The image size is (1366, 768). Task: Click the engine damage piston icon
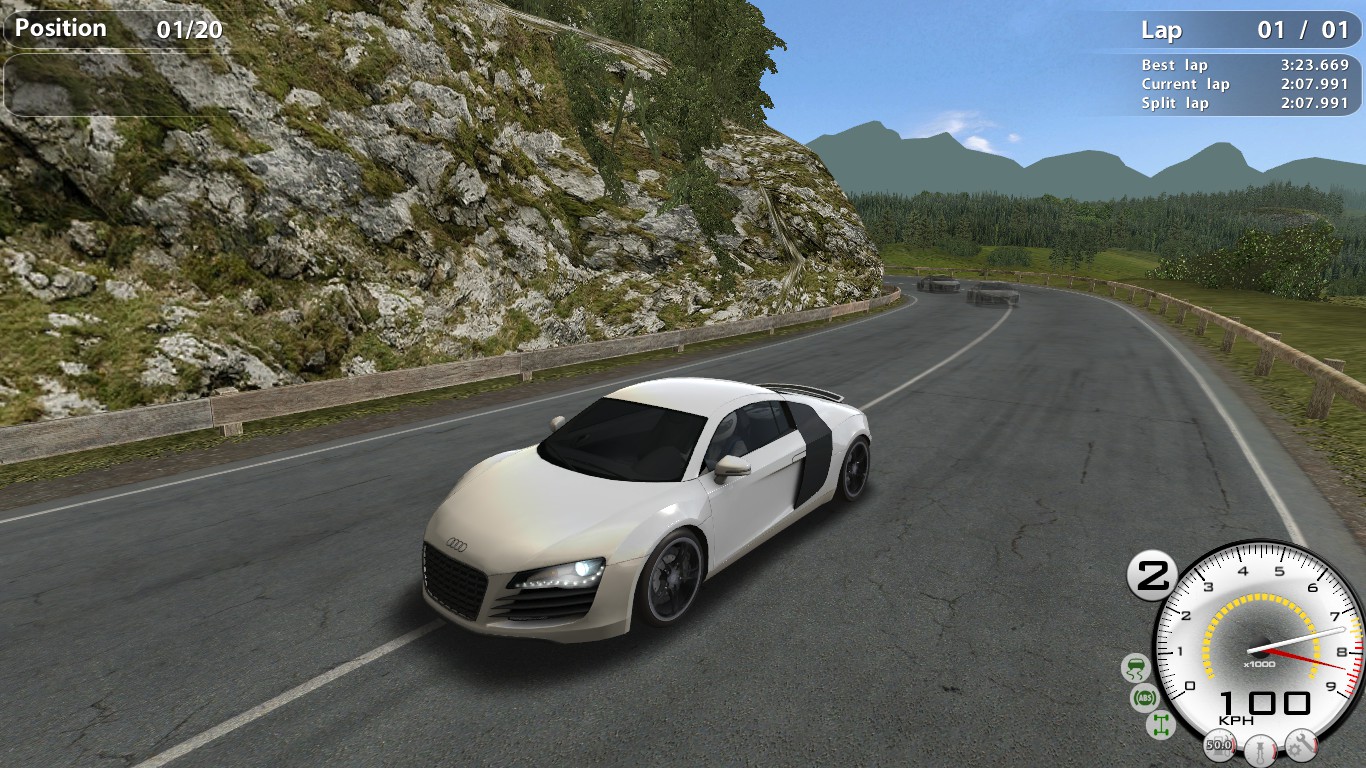(x=1258, y=747)
